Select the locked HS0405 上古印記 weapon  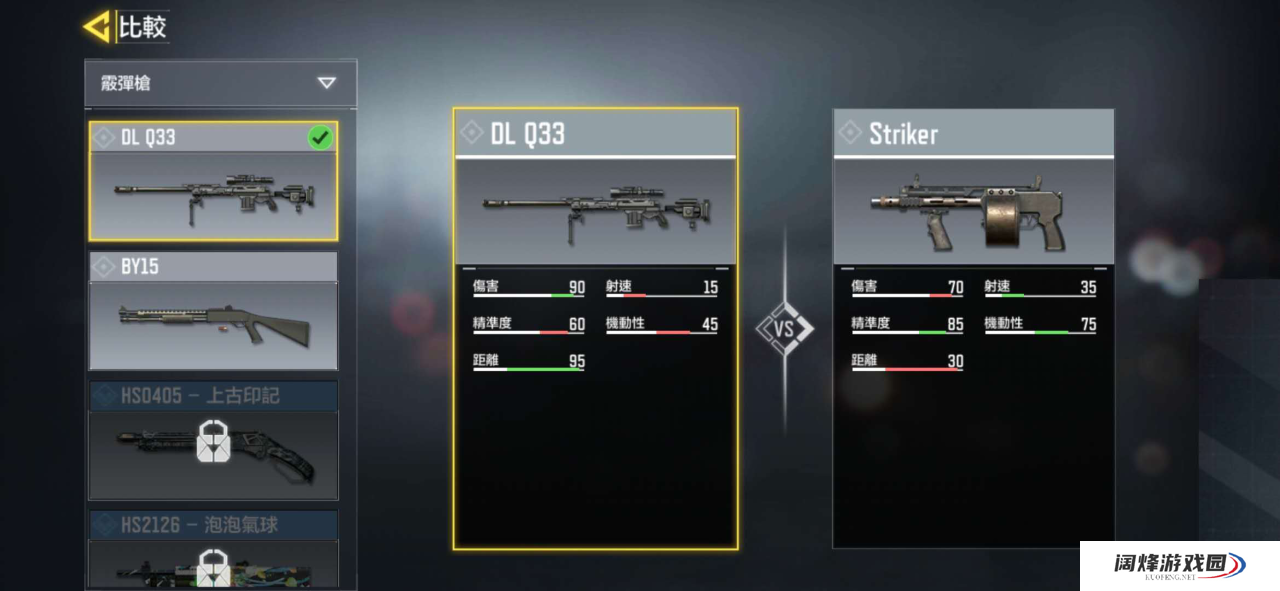[x=213, y=440]
